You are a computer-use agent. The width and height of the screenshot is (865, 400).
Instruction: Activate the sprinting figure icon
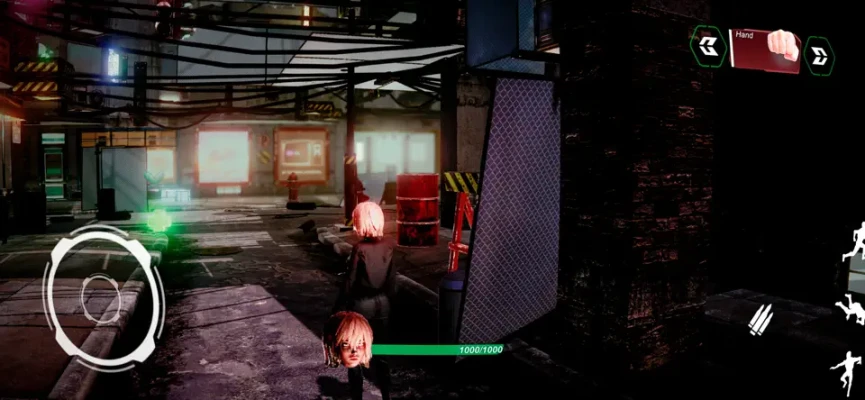tap(855, 241)
